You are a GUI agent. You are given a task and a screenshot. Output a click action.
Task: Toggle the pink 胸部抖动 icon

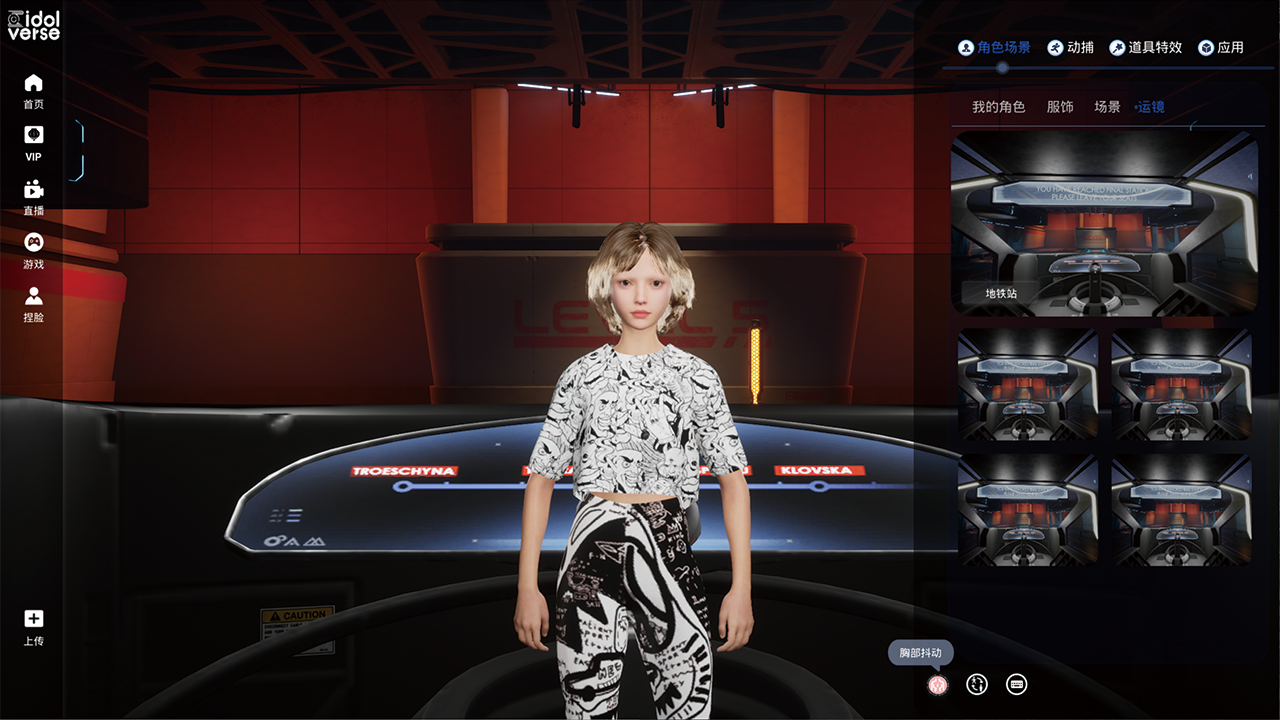point(937,685)
